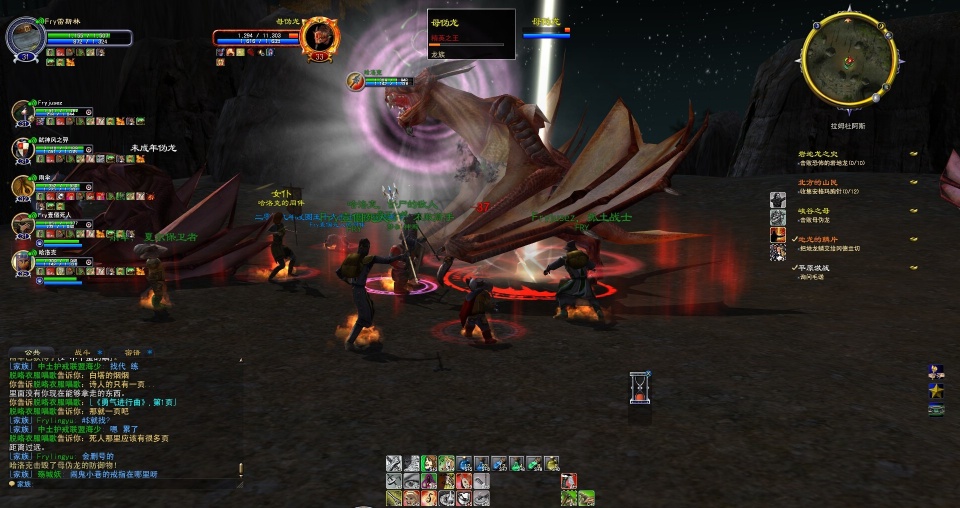Viewport: 960px width, 508px height.
Task: Select party member 哈洛克's portrait
Action: tap(23, 262)
